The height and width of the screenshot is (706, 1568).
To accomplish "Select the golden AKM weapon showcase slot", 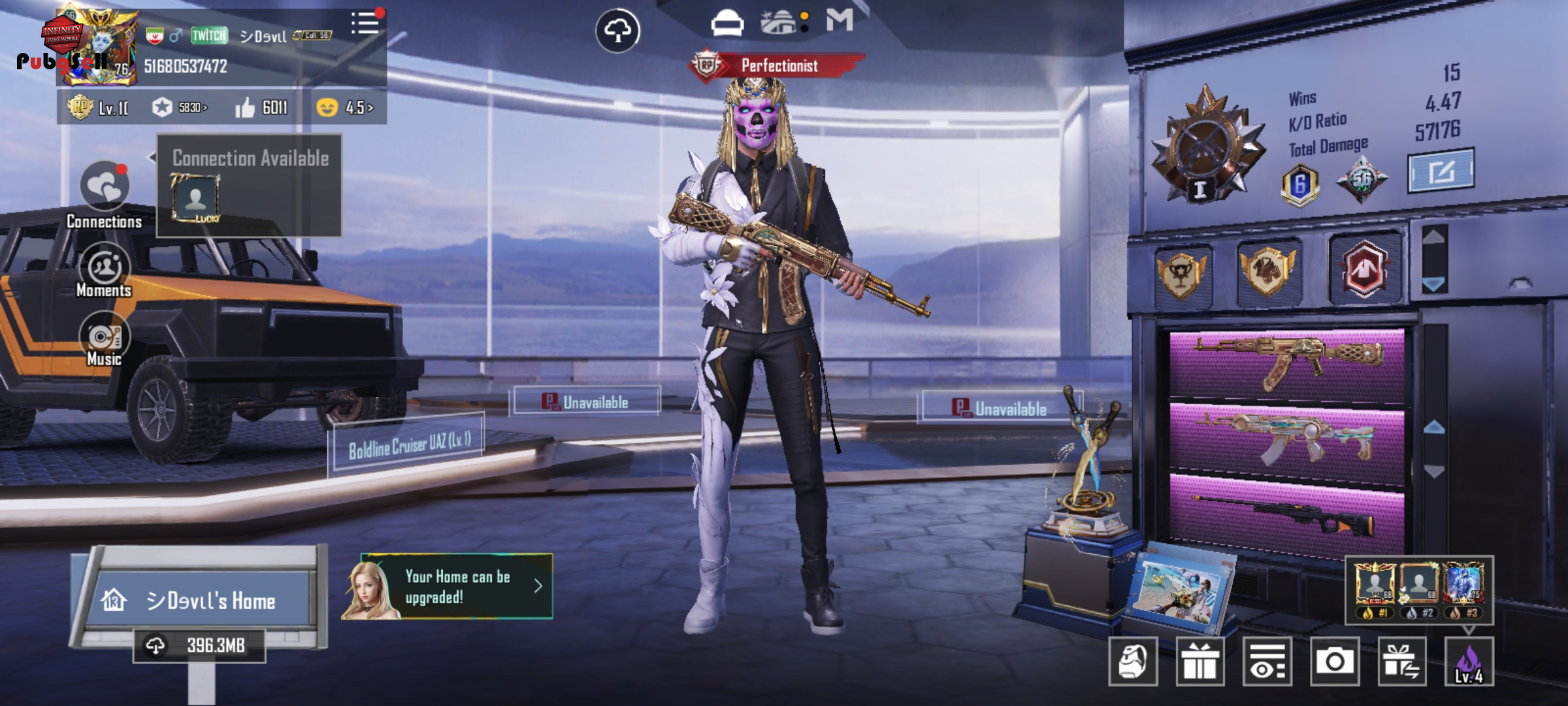I will pos(1286,363).
